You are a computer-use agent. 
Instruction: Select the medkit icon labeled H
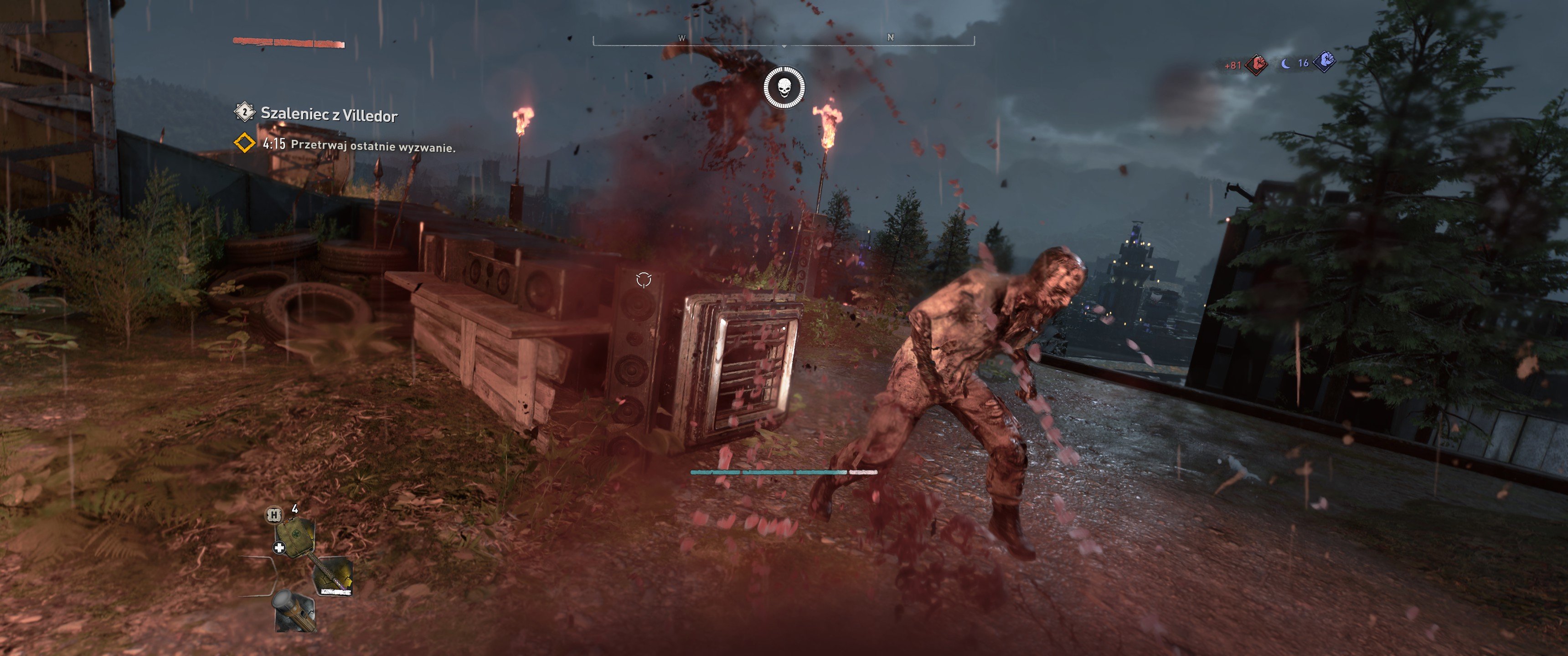tap(274, 515)
